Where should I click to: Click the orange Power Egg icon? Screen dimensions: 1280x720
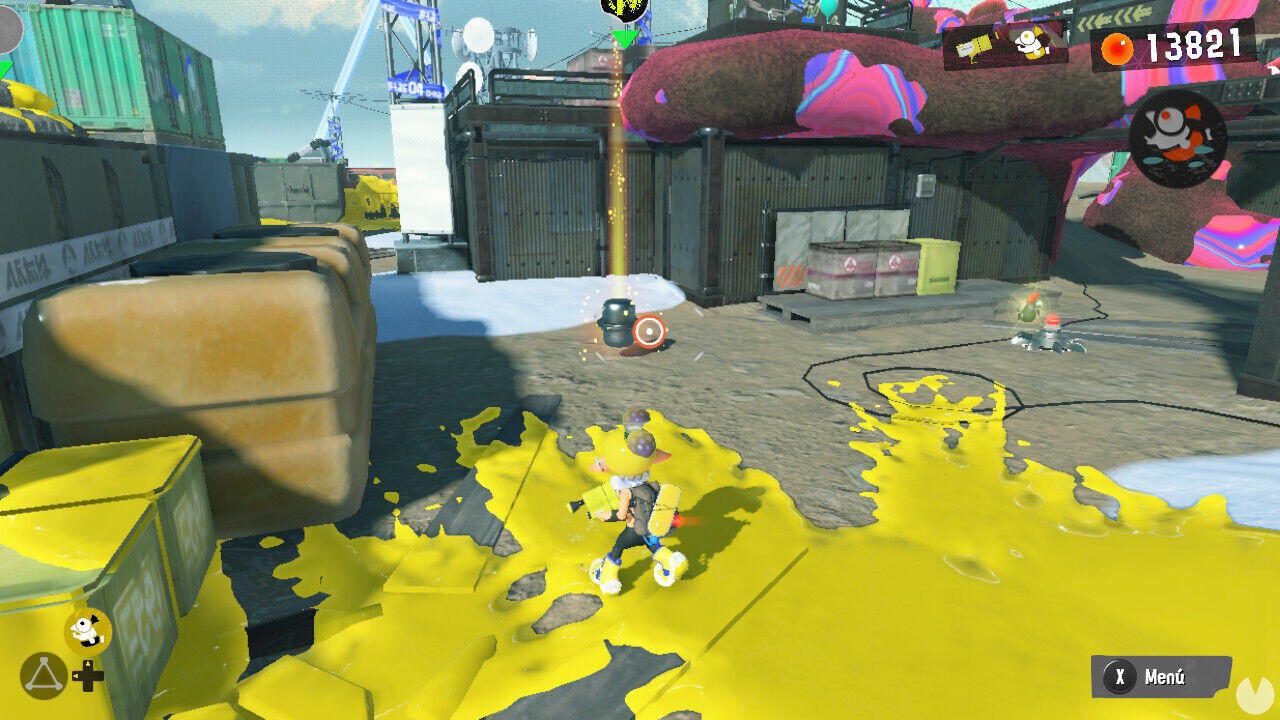click(x=1117, y=45)
